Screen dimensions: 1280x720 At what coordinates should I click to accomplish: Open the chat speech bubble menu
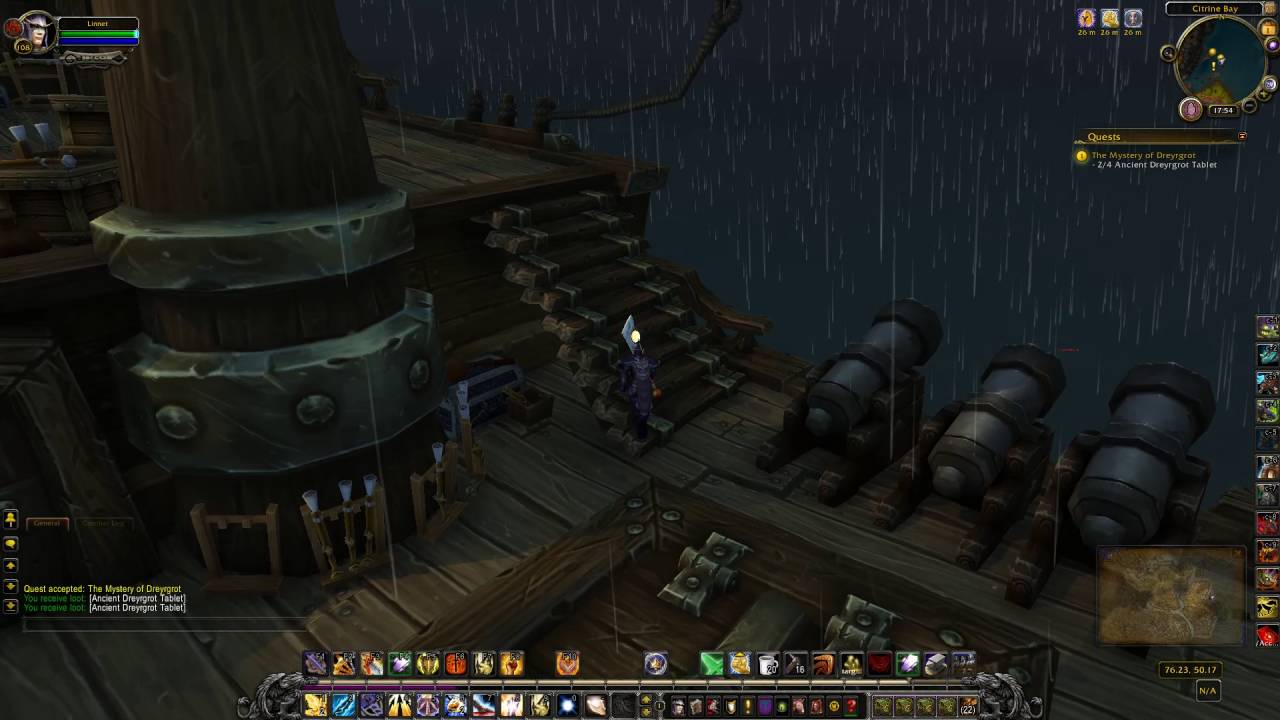pyautogui.click(x=11, y=543)
